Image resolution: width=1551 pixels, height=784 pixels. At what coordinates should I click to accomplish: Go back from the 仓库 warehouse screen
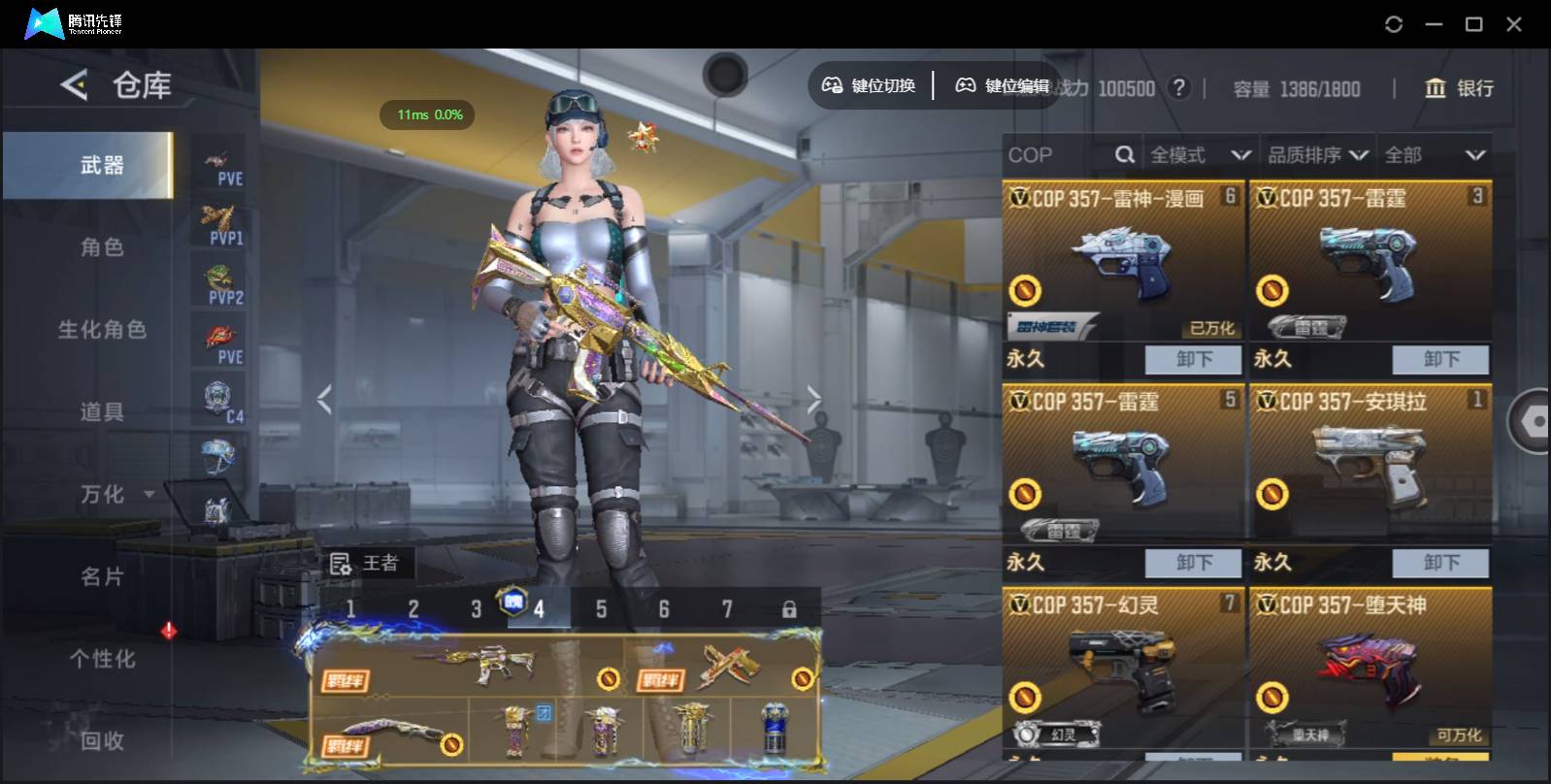(75, 85)
